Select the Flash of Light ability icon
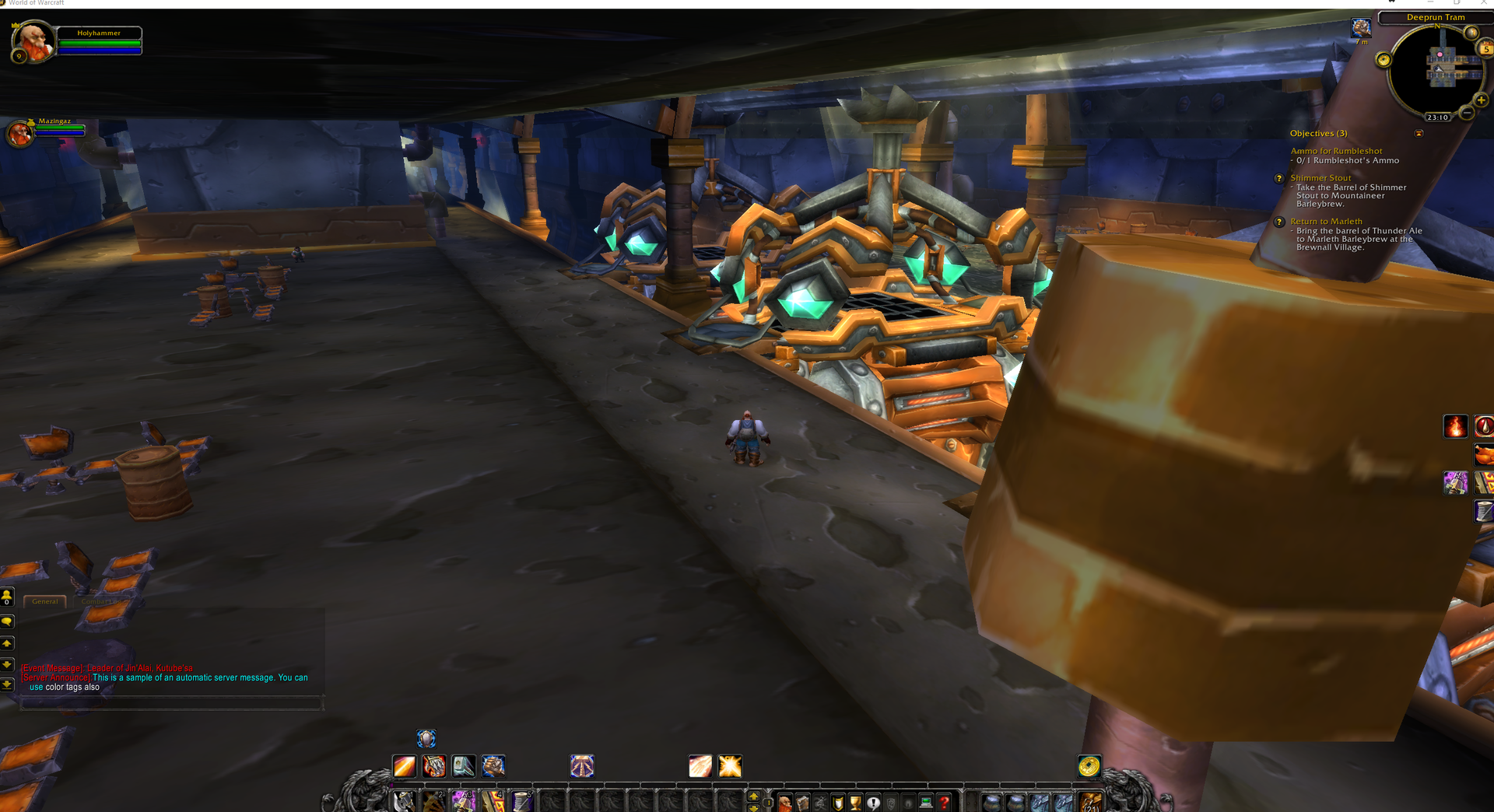Viewport: 1494px width, 812px height. tap(700, 766)
